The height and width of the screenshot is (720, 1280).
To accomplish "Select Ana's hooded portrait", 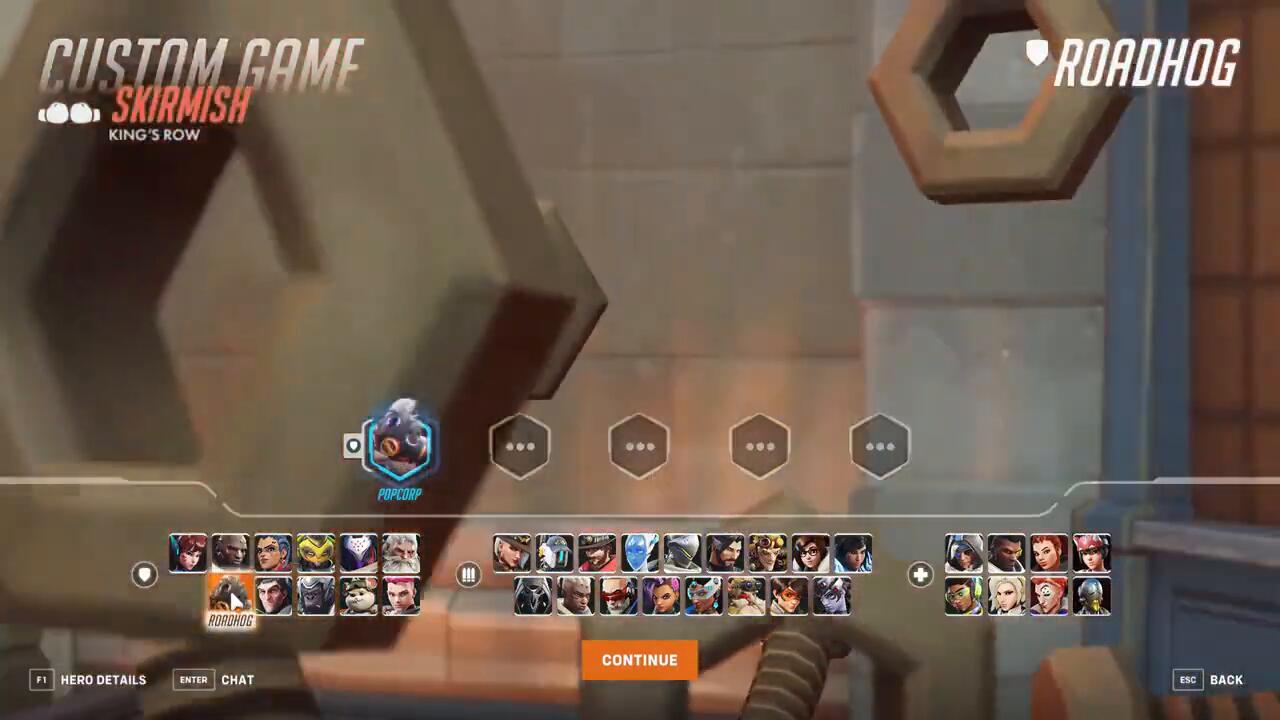I will pos(964,553).
